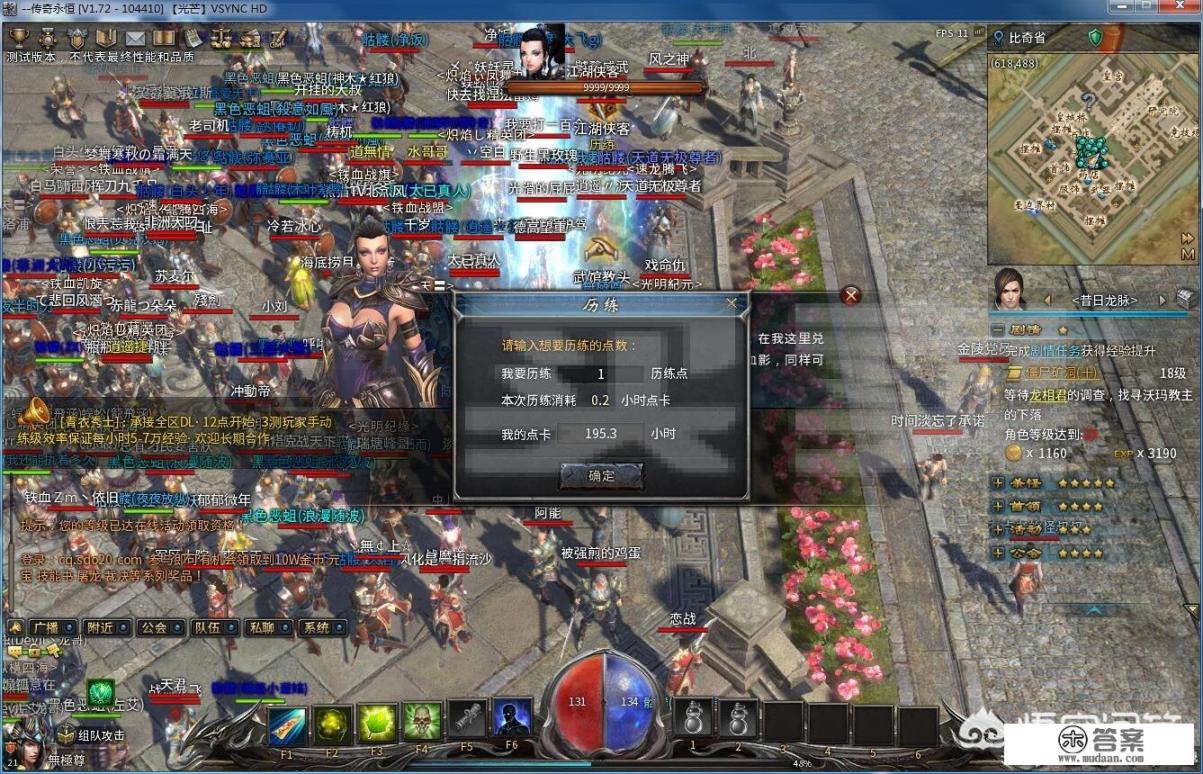Activate the F1 sword skill
Image resolution: width=1203 pixels, height=774 pixels.
pyautogui.click(x=287, y=721)
